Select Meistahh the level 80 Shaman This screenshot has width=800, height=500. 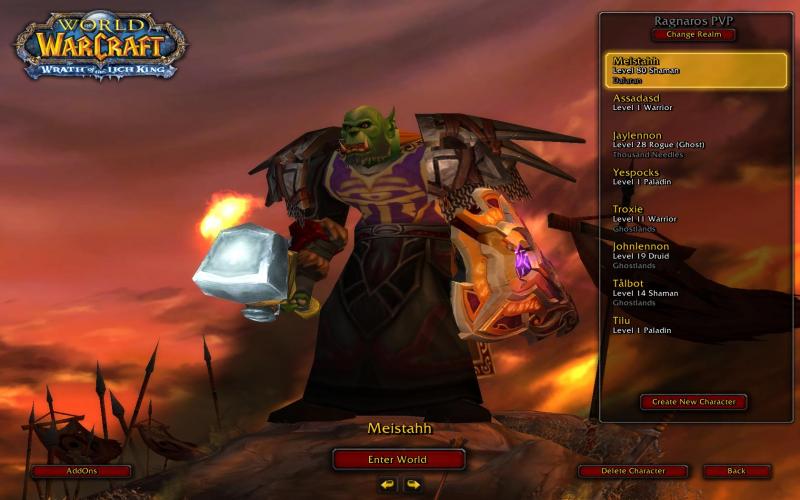click(x=695, y=69)
